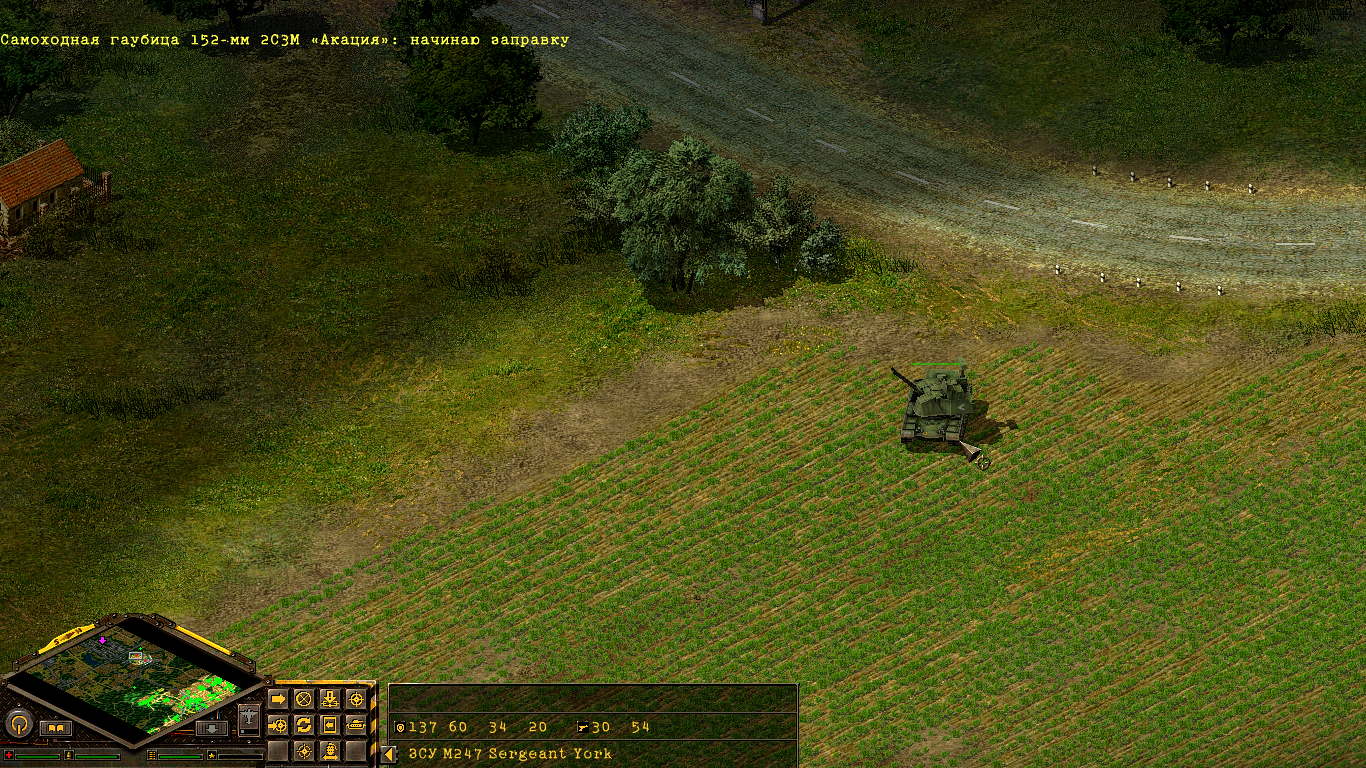This screenshot has height=768, width=1366.
Task: Toggle the left small button below the minimap
Action: point(55,727)
